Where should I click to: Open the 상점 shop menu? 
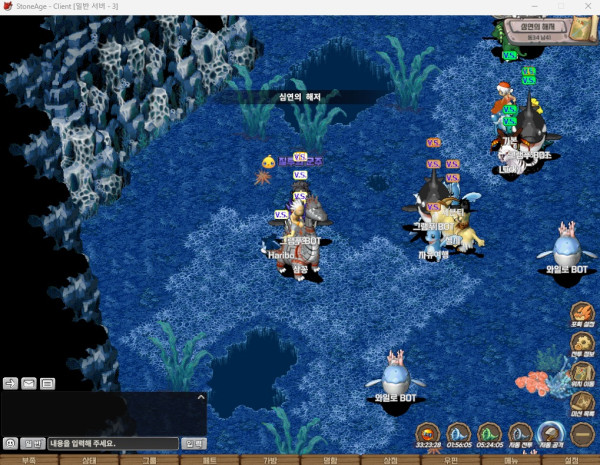391,460
